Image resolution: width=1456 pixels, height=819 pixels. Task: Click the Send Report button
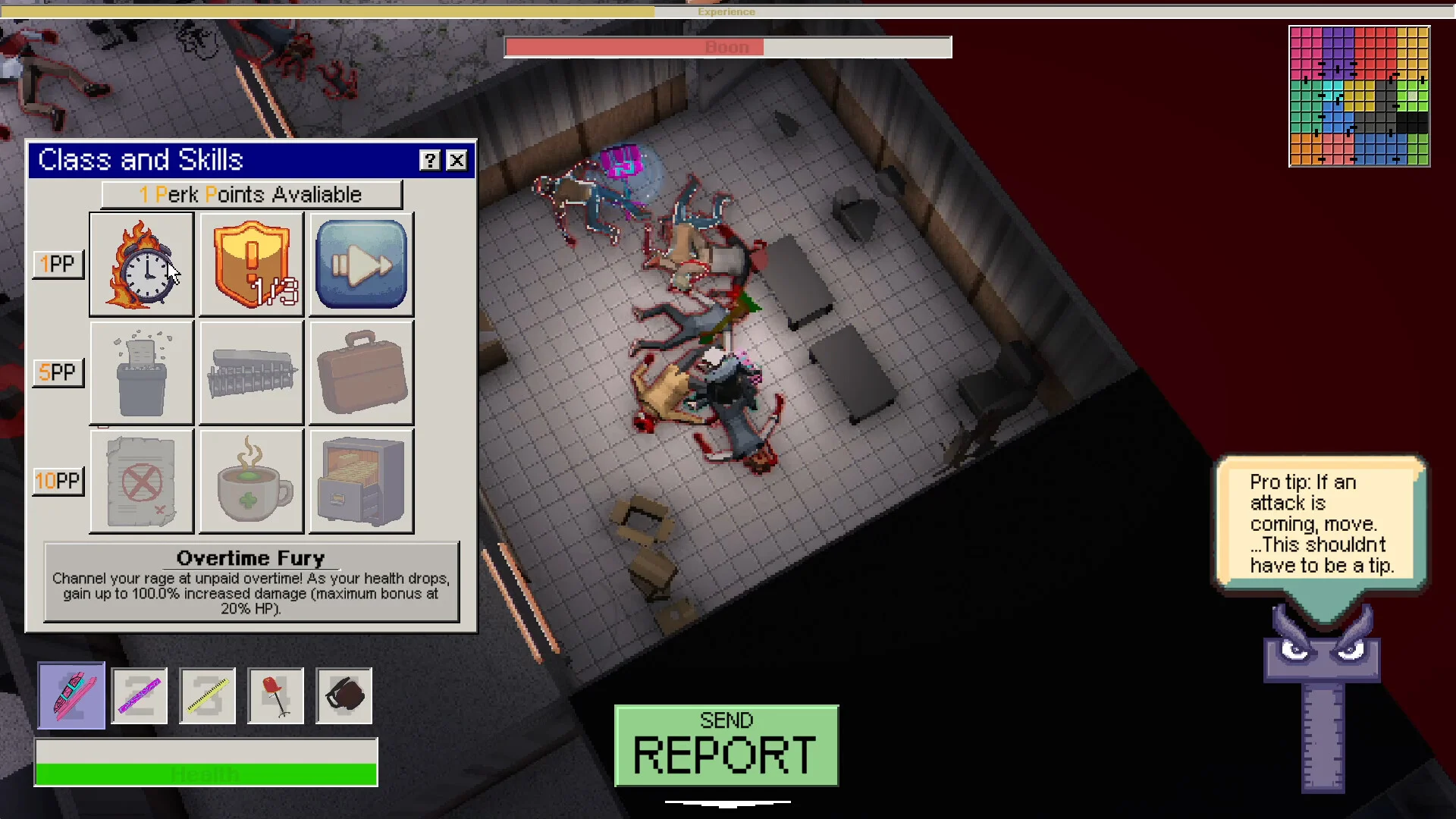click(726, 745)
